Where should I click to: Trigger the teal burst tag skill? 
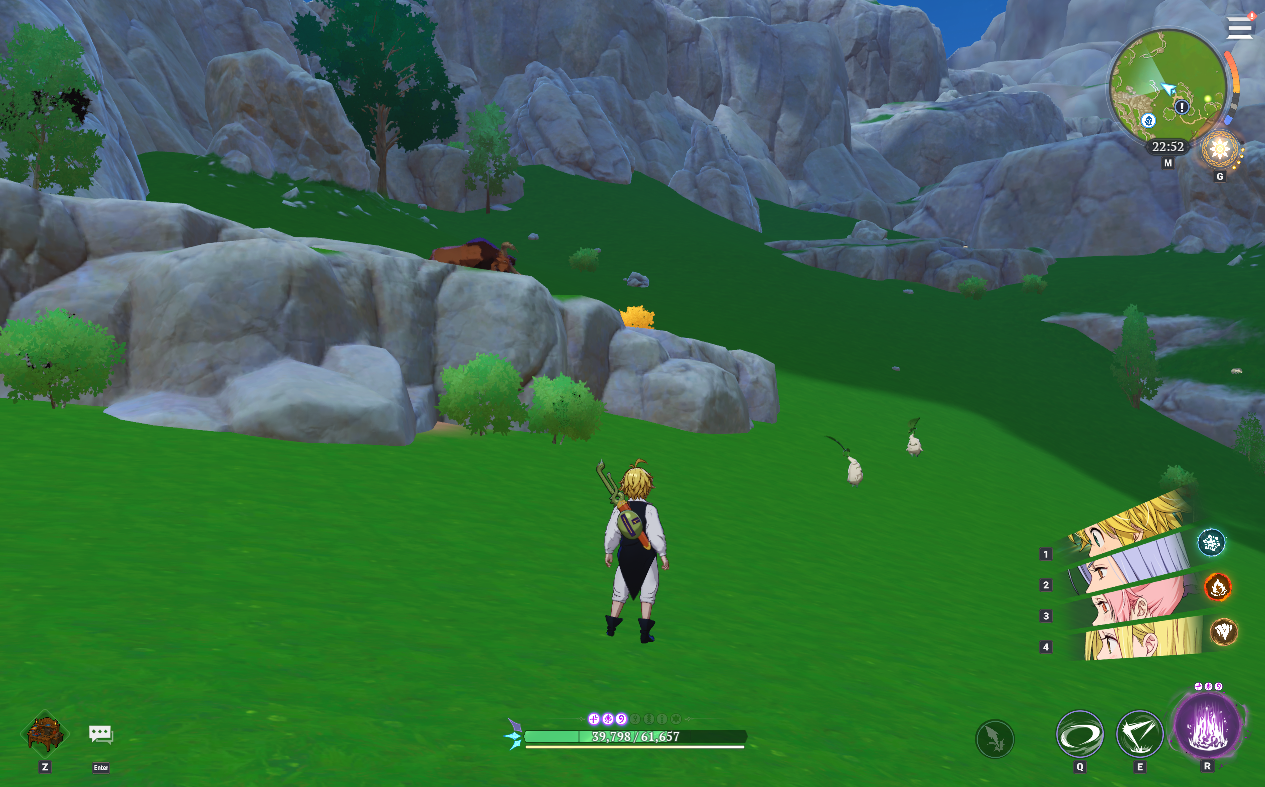pos(1212,543)
